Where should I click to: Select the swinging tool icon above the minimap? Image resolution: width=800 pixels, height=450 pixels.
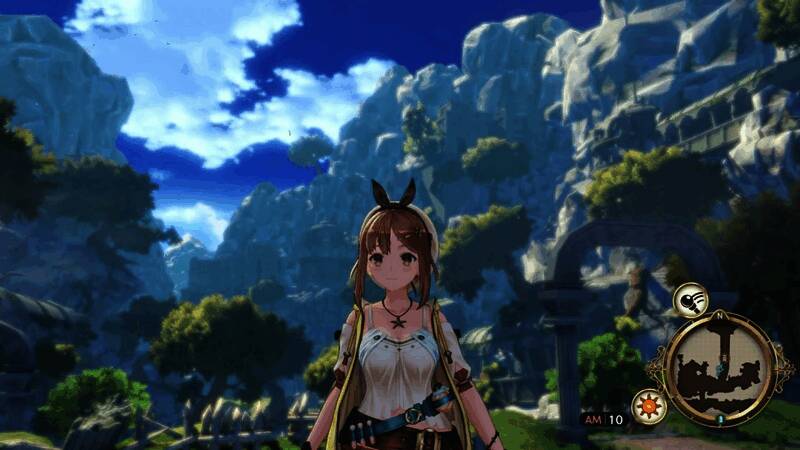click(x=689, y=299)
